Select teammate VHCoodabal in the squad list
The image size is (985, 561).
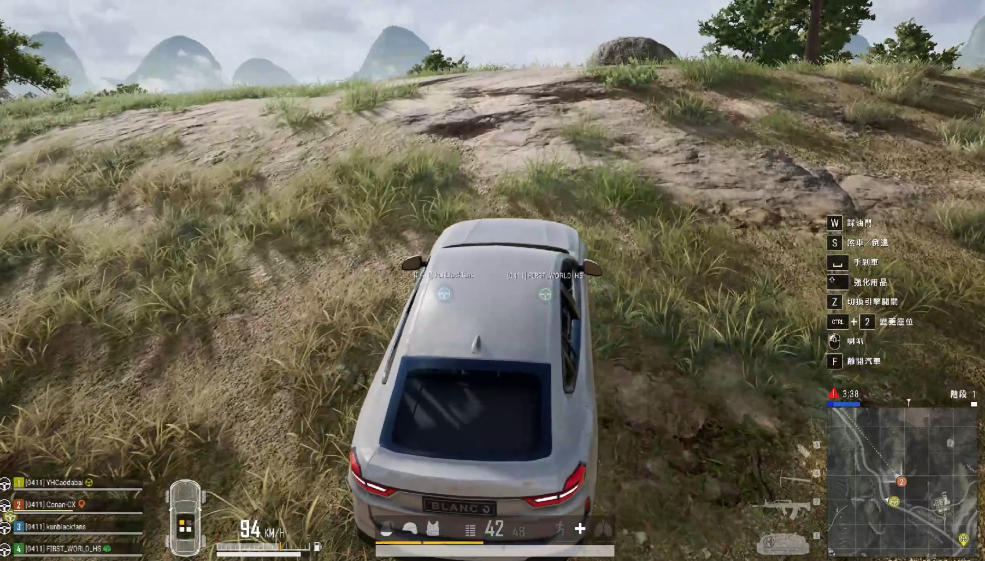click(60, 482)
